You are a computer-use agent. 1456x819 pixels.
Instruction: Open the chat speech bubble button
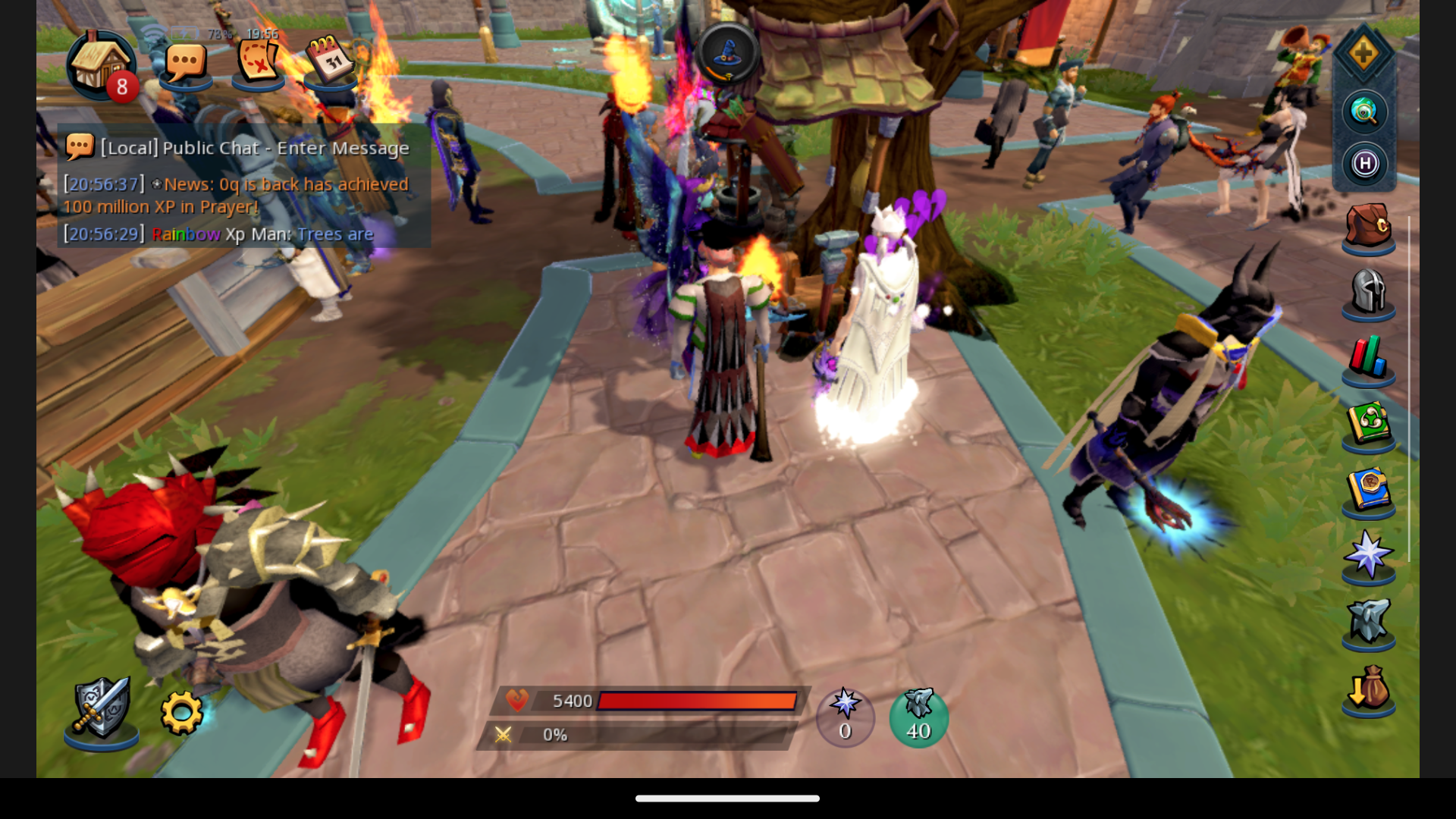185,63
